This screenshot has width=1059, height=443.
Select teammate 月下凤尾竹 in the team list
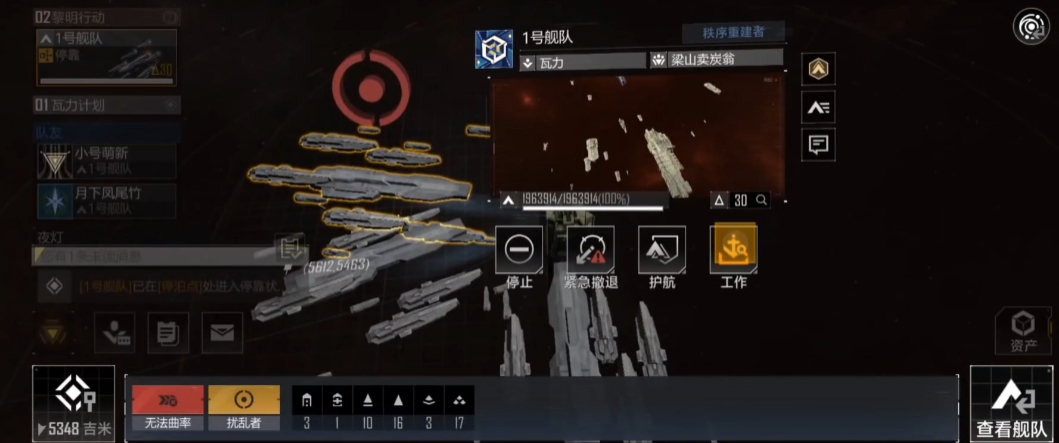(106, 200)
